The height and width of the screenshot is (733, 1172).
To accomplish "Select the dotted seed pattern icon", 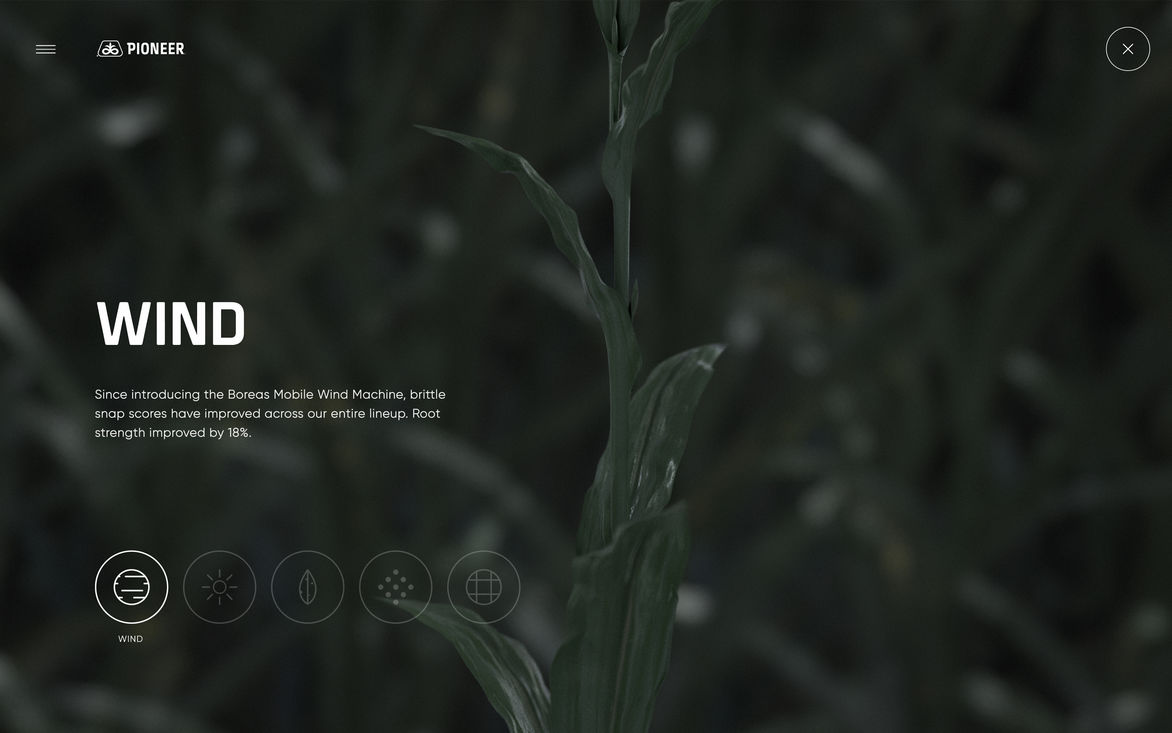I will coord(395,587).
